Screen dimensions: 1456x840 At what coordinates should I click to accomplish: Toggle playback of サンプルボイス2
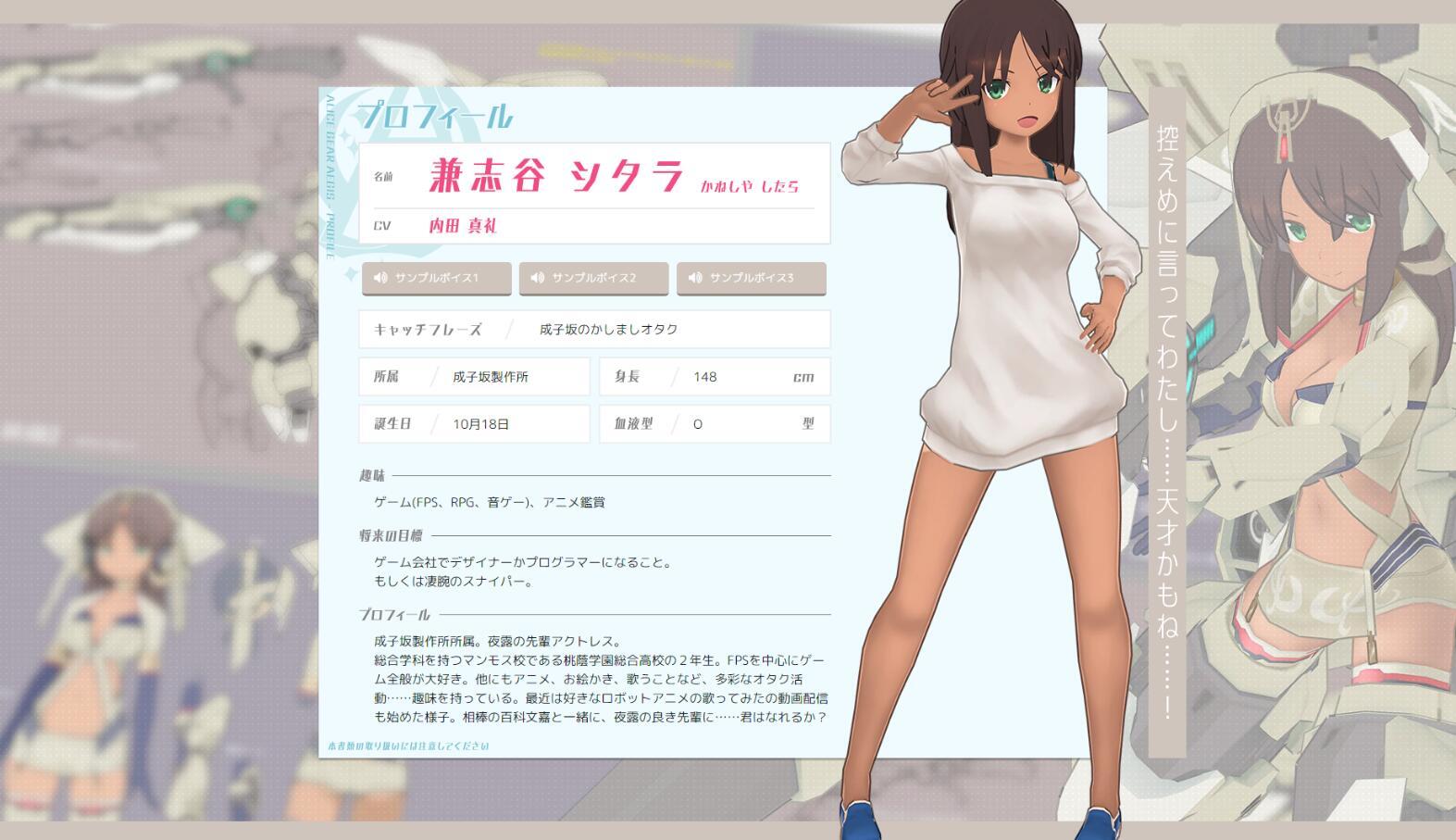coord(594,276)
